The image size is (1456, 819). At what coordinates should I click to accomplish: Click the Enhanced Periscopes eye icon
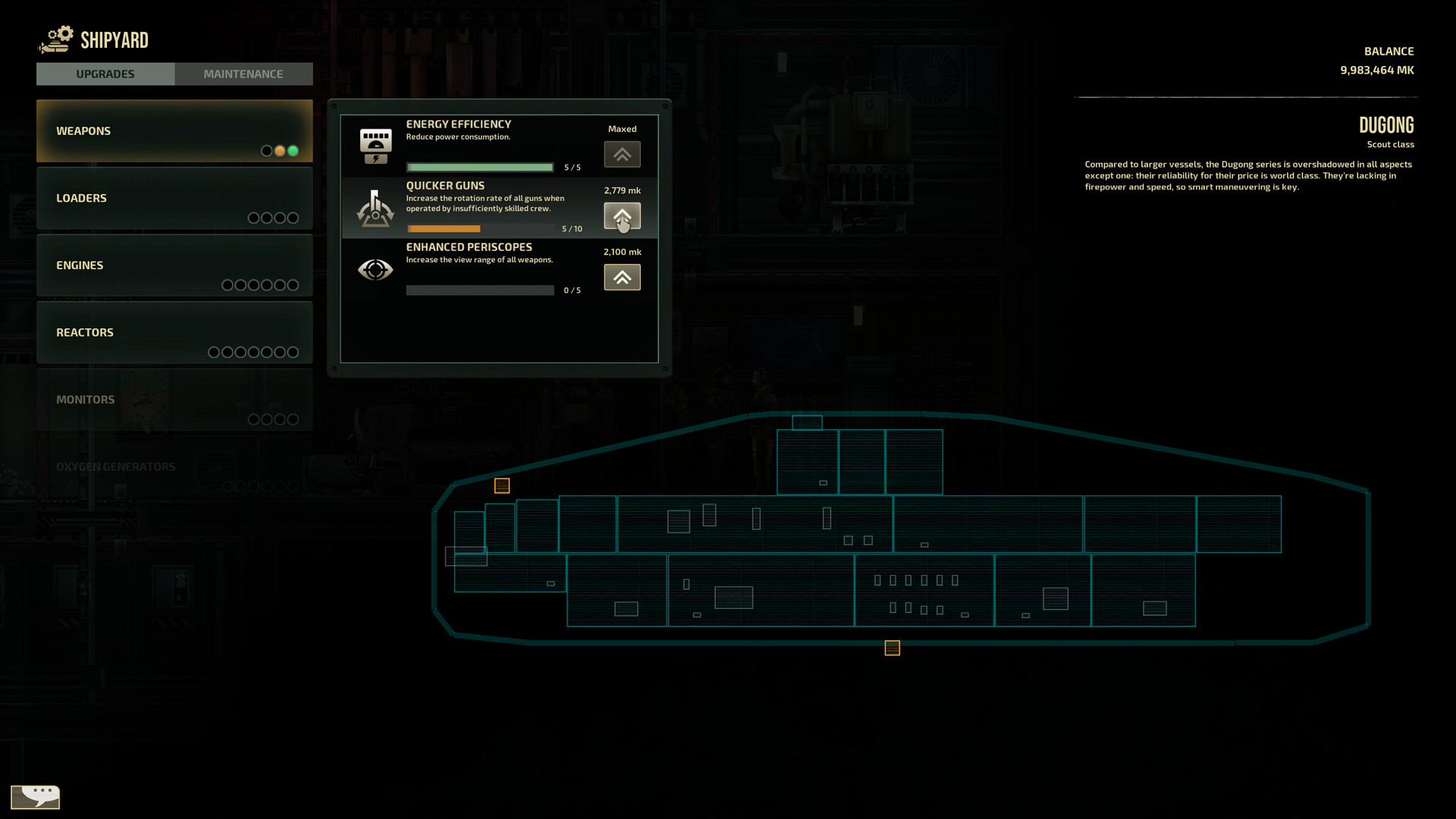click(375, 270)
